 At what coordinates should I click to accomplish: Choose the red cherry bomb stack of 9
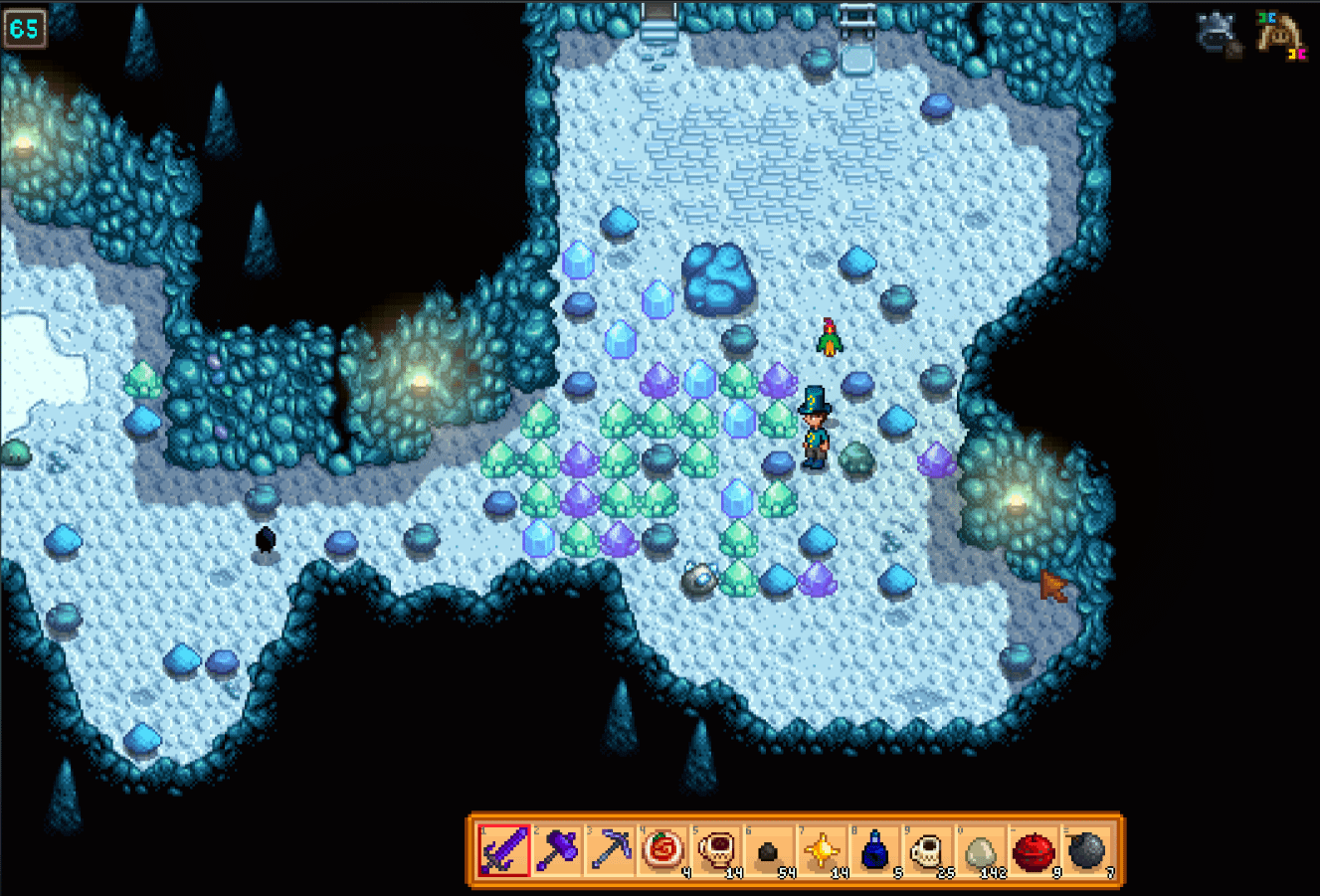[x=1034, y=851]
